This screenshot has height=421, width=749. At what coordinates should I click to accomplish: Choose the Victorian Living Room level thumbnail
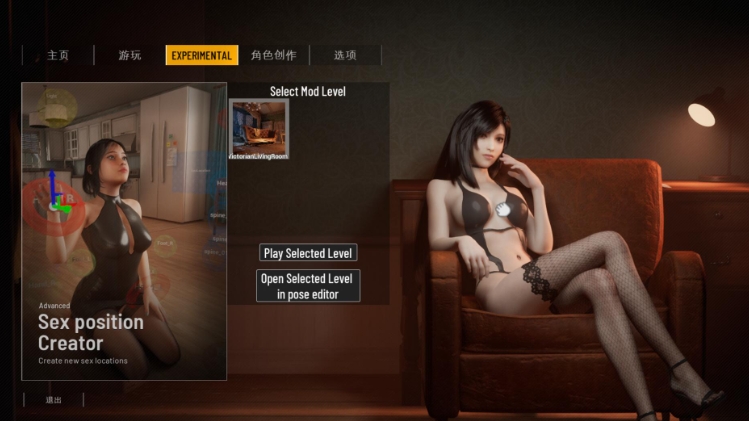tap(259, 129)
